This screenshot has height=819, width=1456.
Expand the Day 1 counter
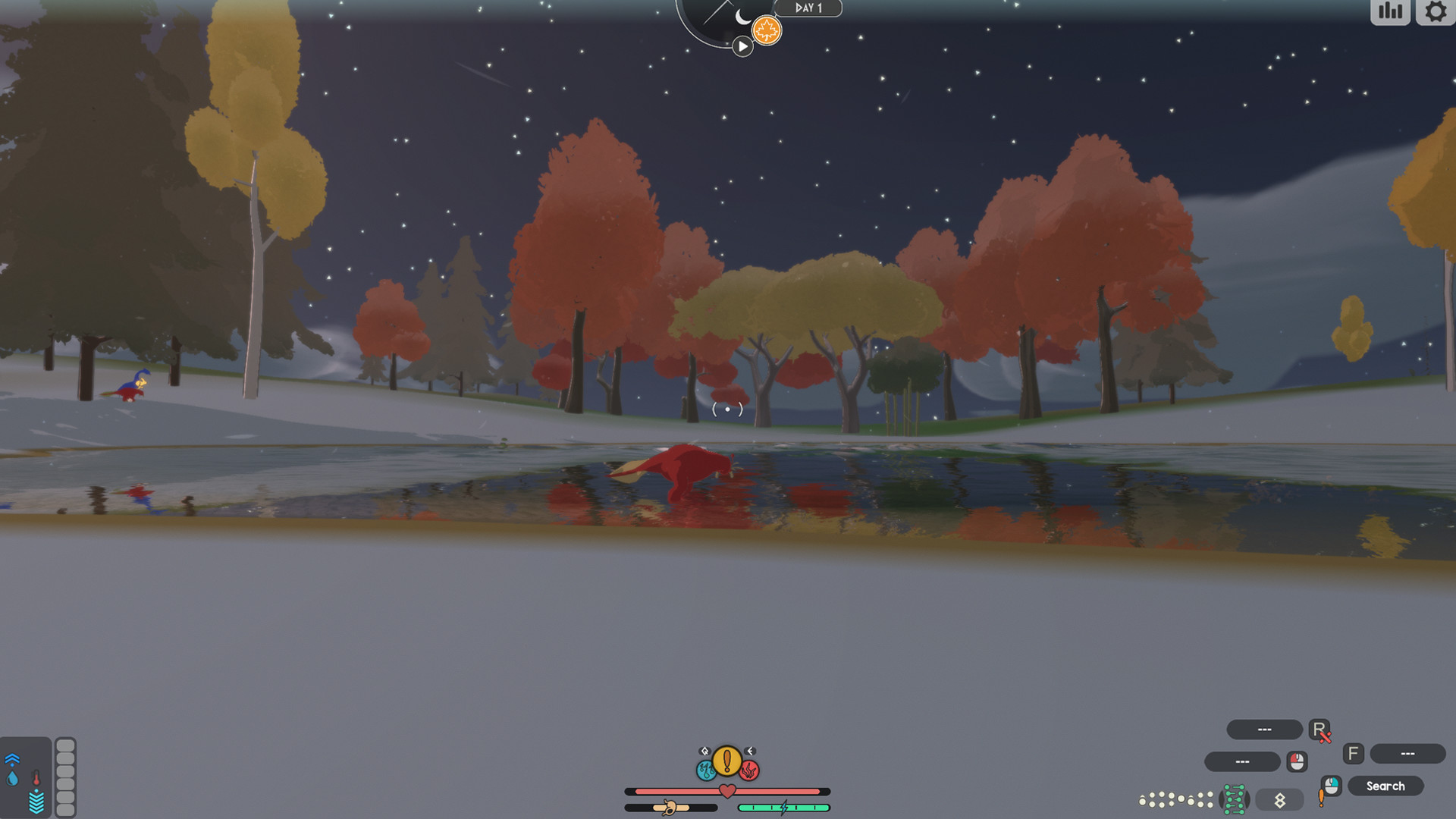point(808,8)
